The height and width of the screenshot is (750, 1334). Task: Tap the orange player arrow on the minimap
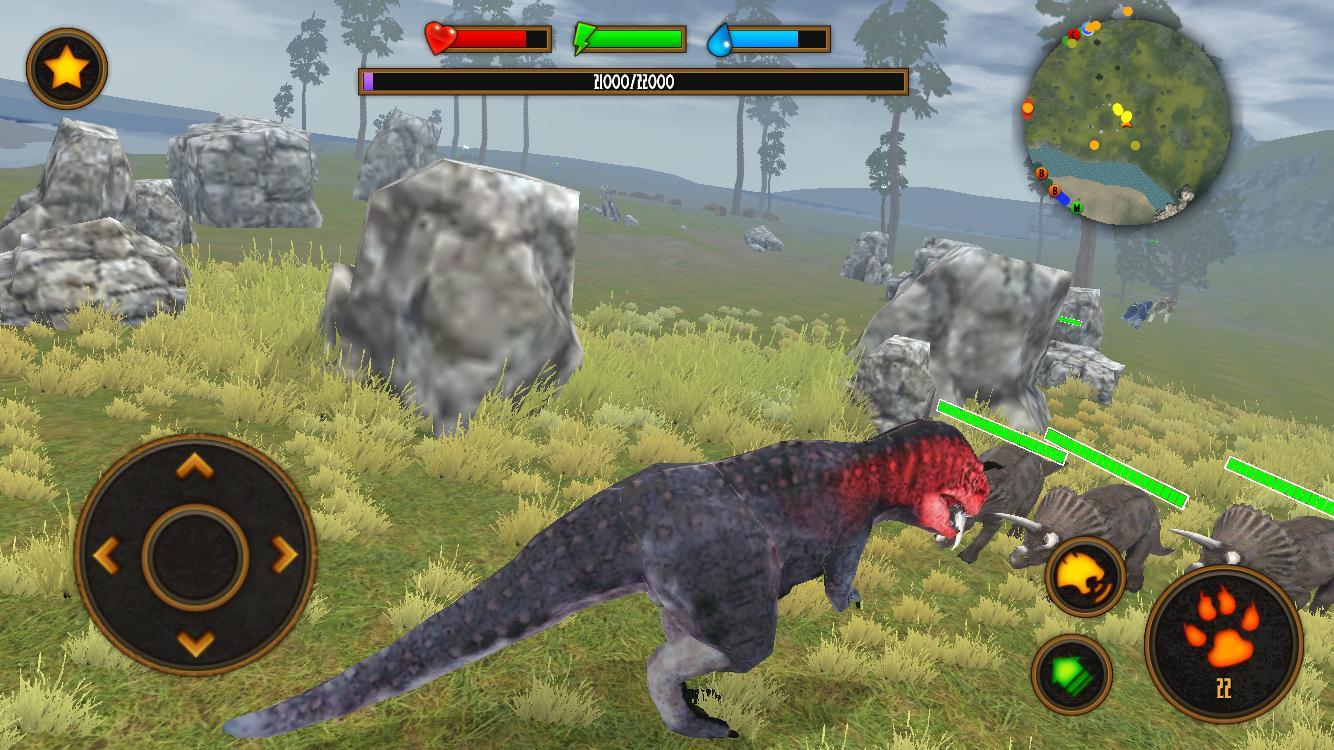(1126, 124)
